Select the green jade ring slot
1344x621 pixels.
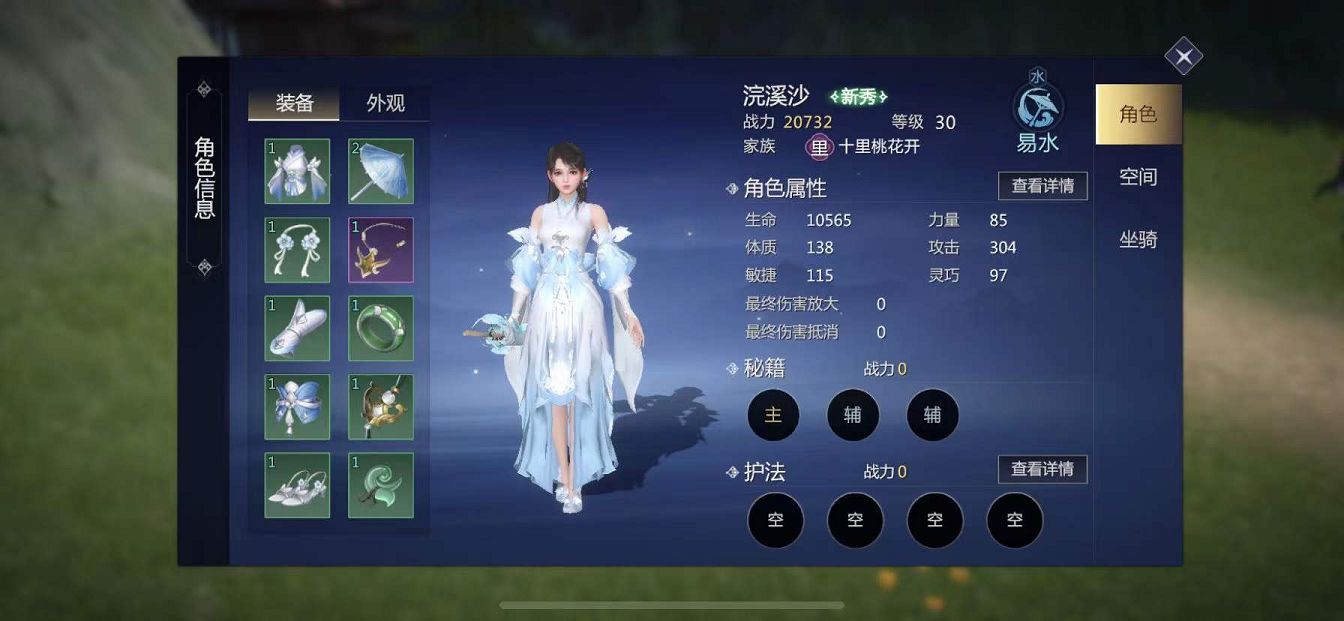[x=381, y=328]
